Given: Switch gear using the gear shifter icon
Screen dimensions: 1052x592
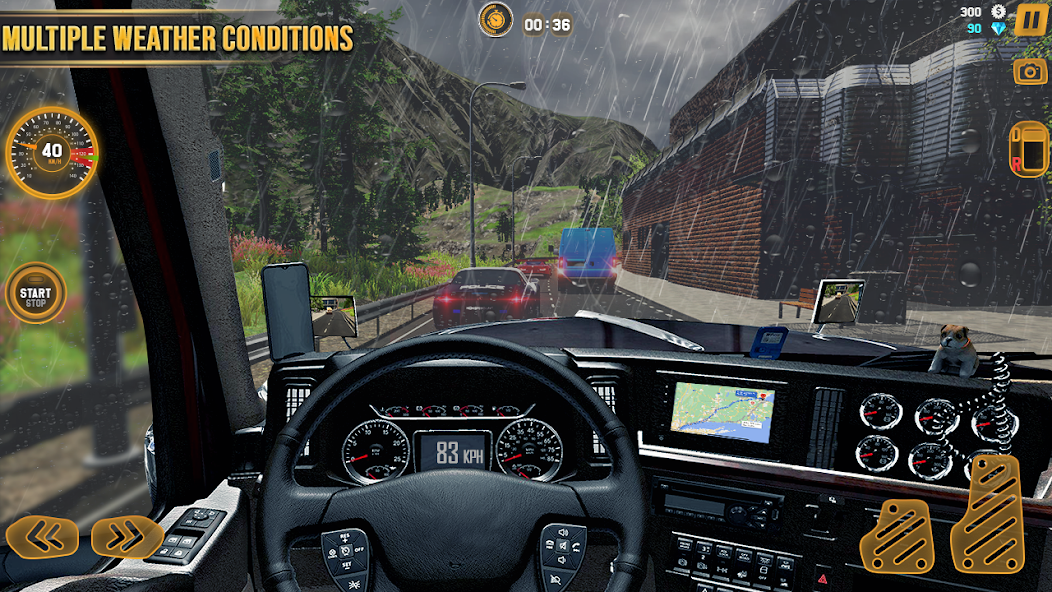Looking at the screenshot, I should (1028, 150).
